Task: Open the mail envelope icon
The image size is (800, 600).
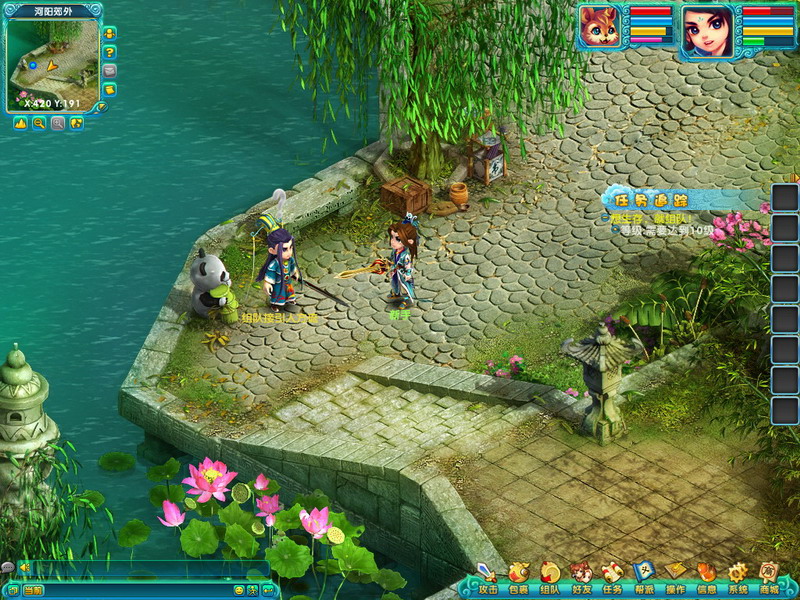Action: click(109, 71)
